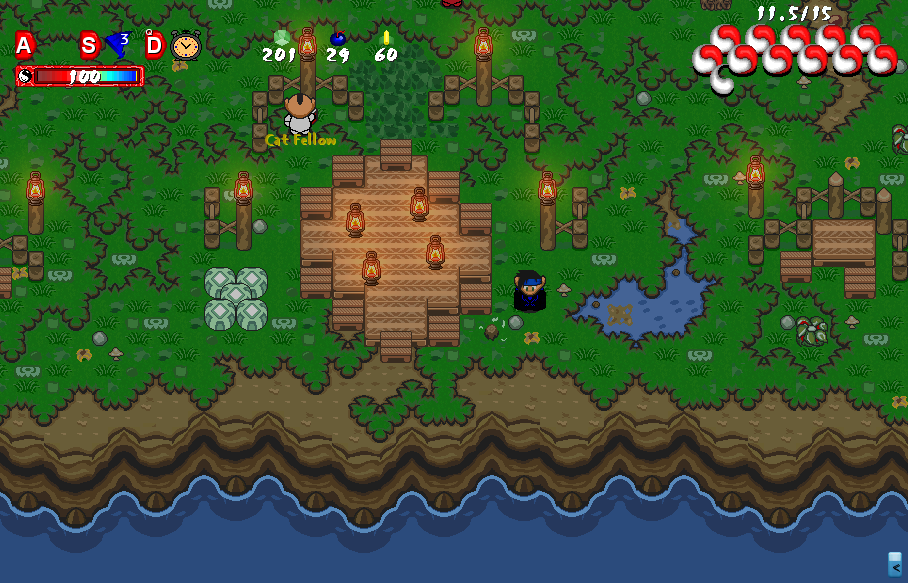908x583 pixels.
Task: Use the blue item in the S slot
Action: click(x=118, y=45)
